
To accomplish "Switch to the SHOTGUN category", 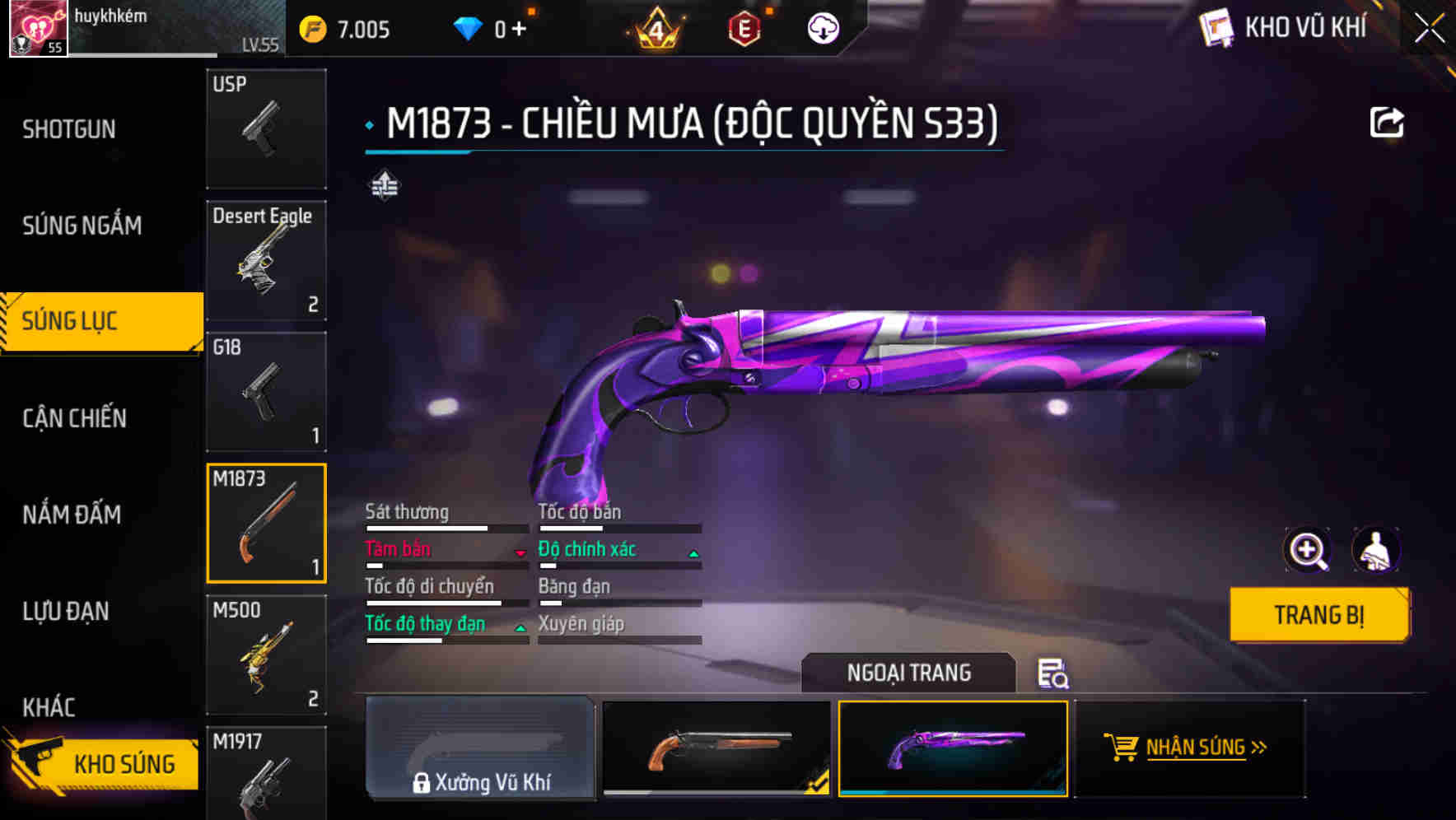I will click(69, 128).
